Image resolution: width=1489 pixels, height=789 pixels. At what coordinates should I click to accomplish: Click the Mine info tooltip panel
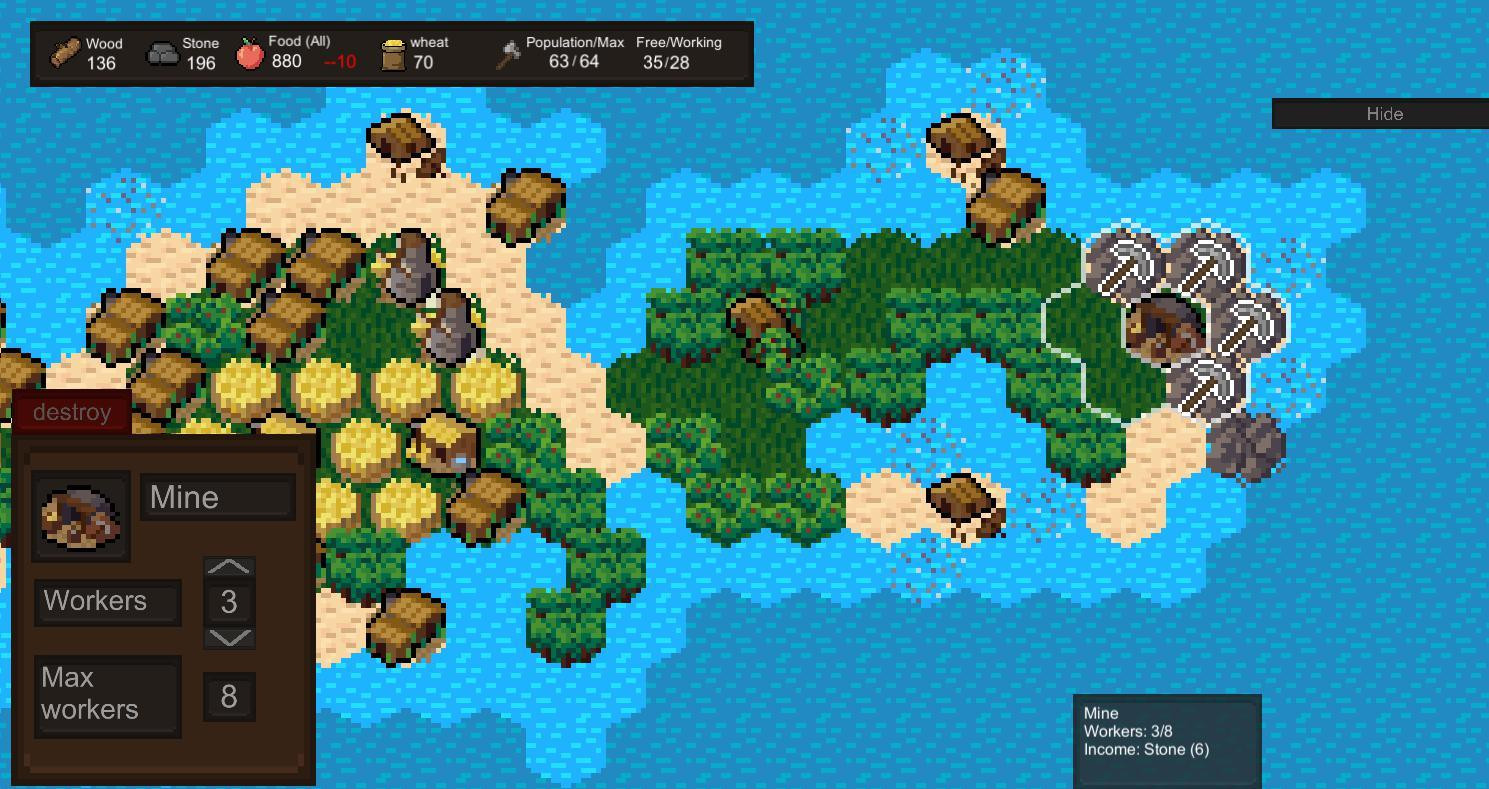tap(1166, 740)
